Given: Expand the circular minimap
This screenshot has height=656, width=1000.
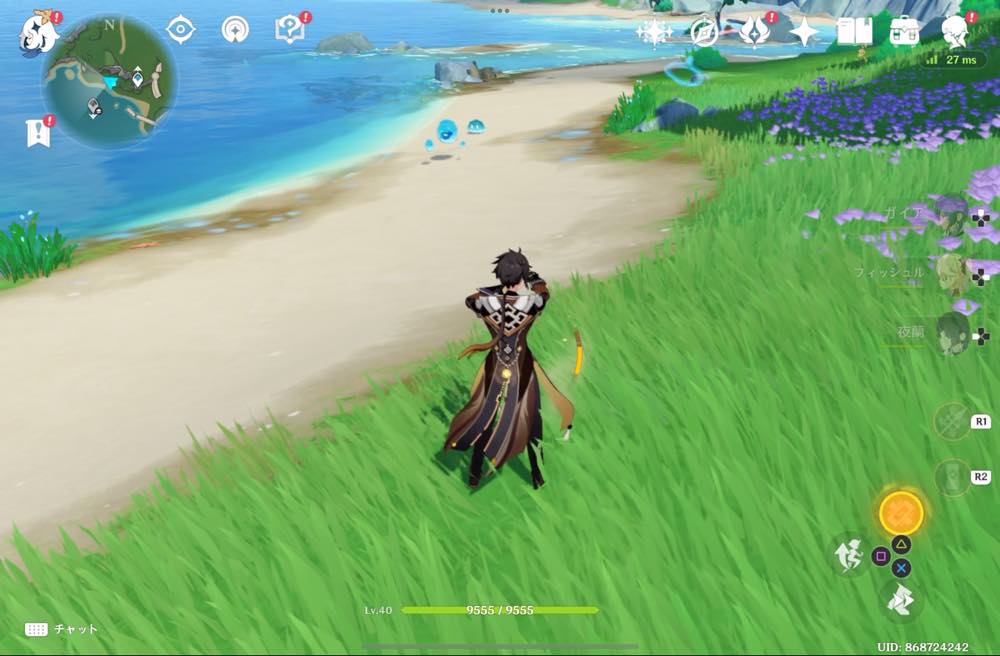Looking at the screenshot, I should pos(109,81).
